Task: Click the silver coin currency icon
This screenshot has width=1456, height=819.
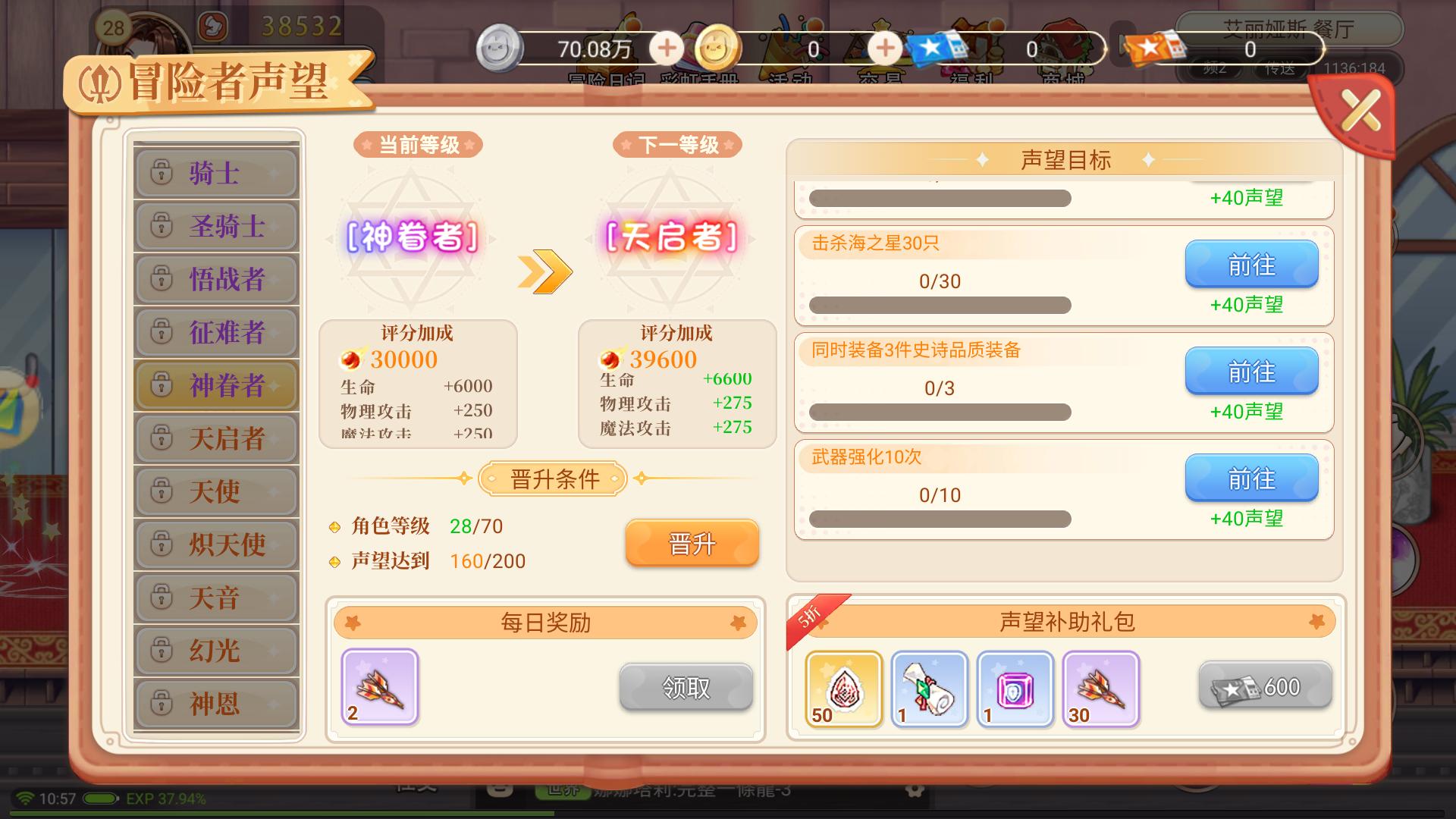Action: (500, 47)
